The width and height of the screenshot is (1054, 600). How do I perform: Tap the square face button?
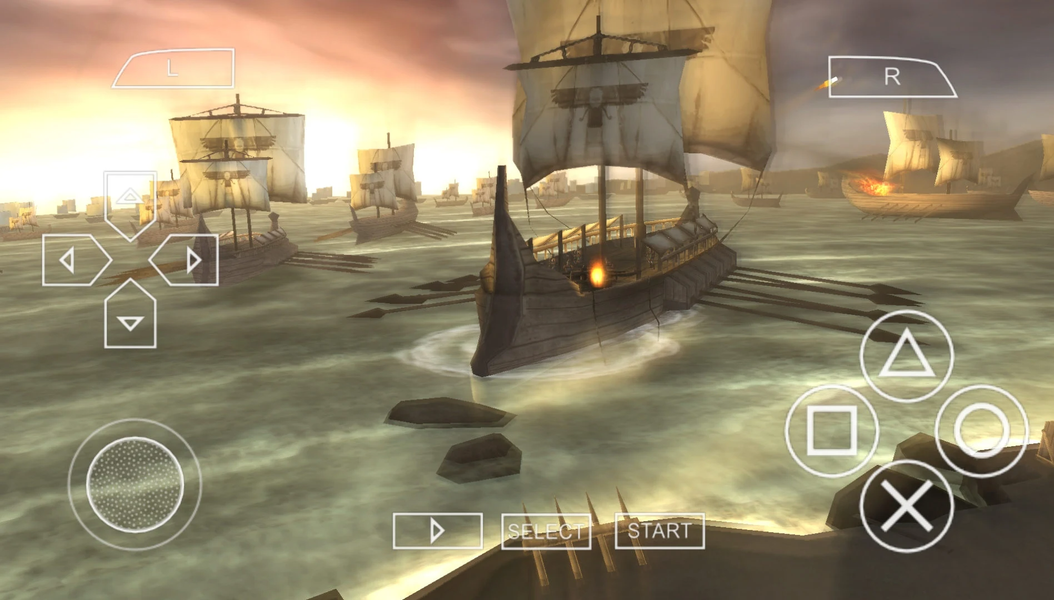tap(832, 431)
